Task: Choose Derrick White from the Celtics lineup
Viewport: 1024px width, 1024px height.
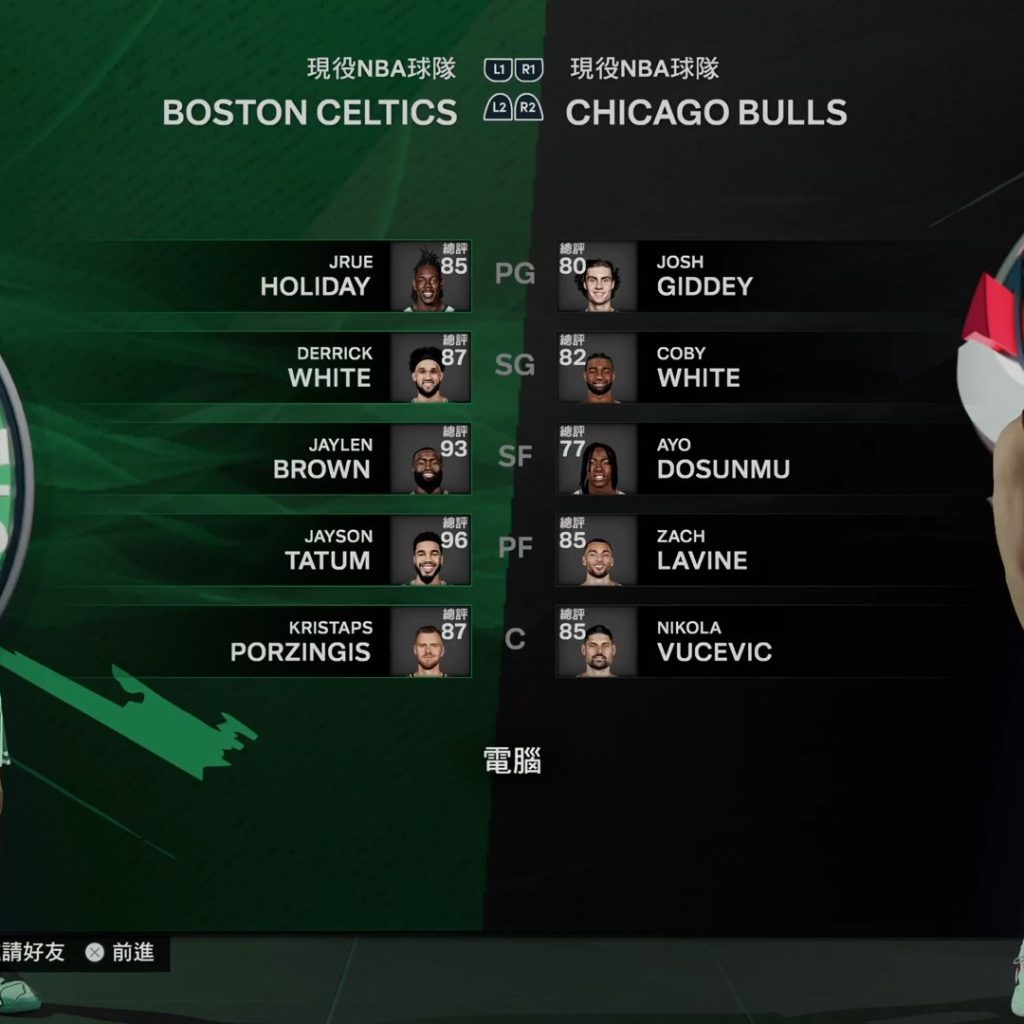Action: pos(330,367)
